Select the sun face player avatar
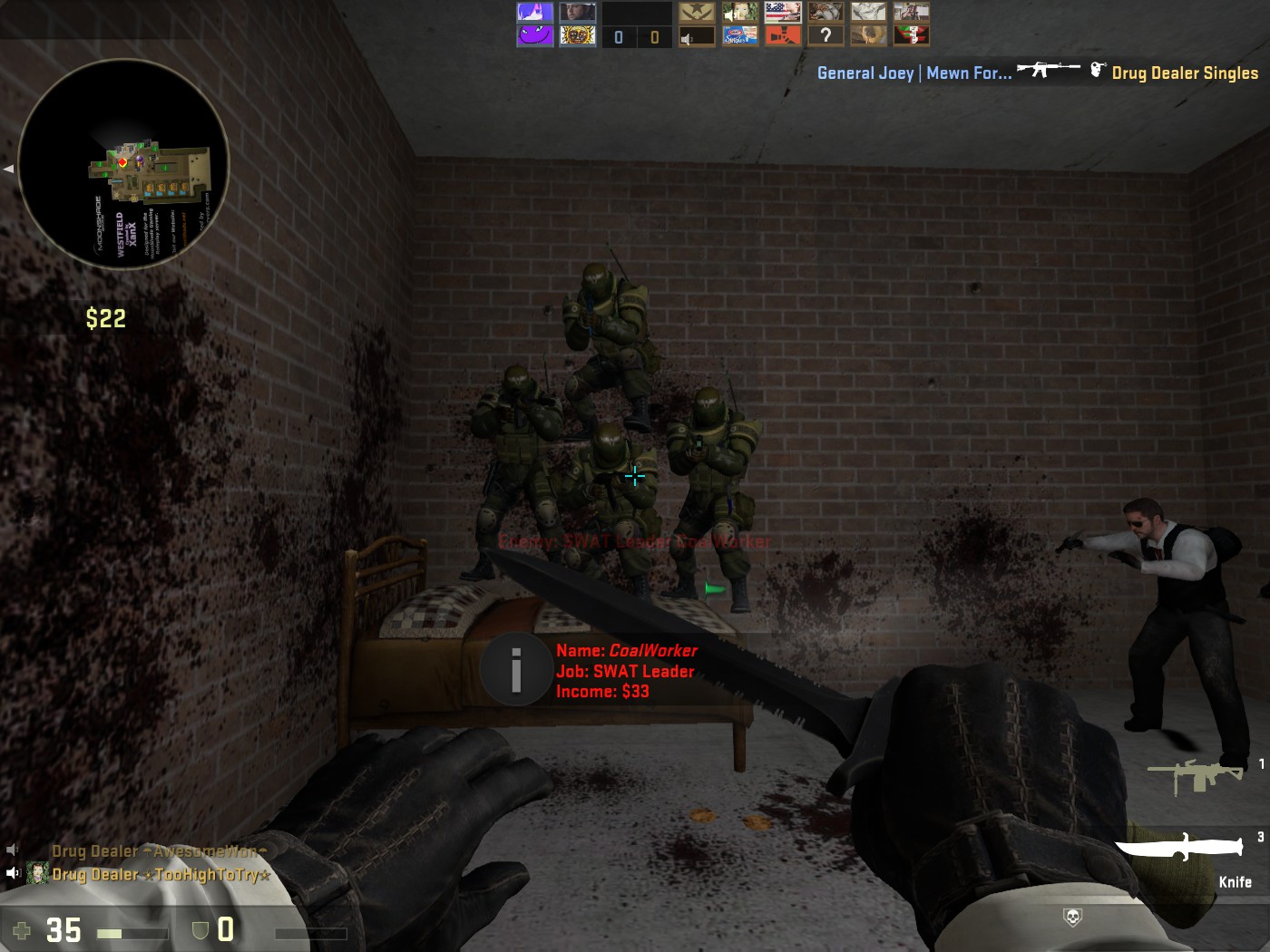 [577, 35]
